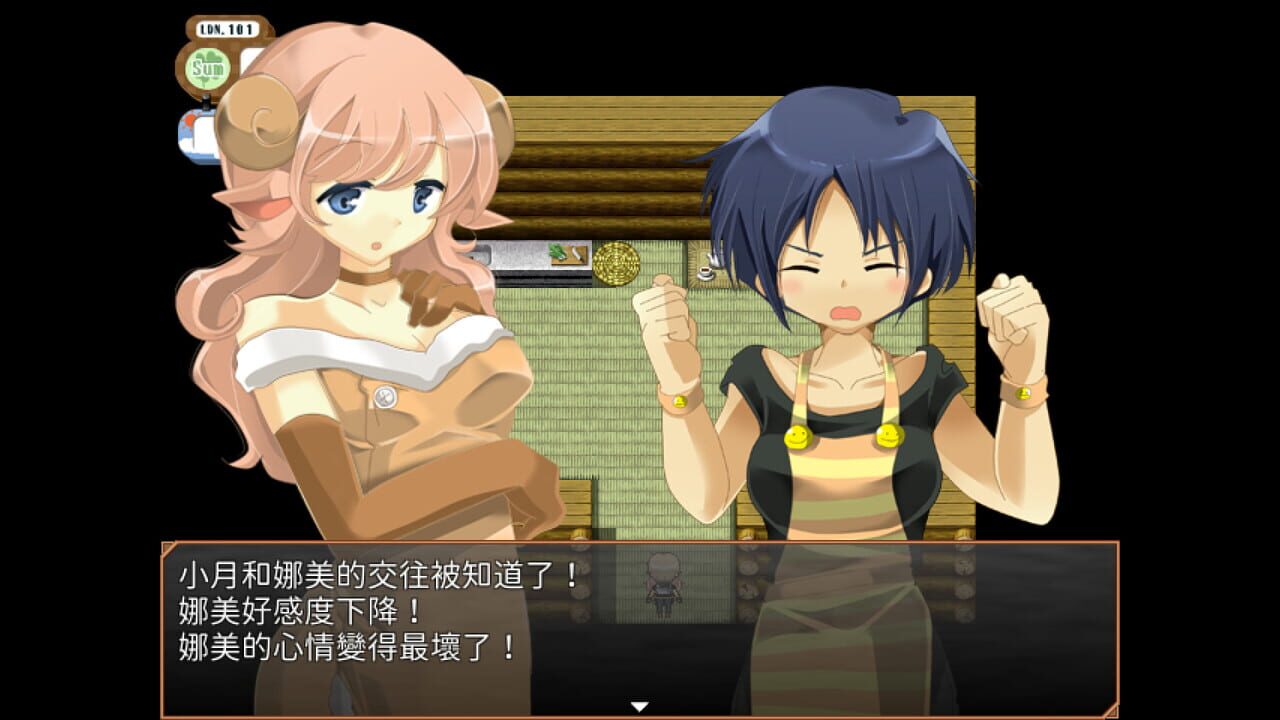
Task: Click the teapot beside the teacup
Action: click(x=712, y=258)
